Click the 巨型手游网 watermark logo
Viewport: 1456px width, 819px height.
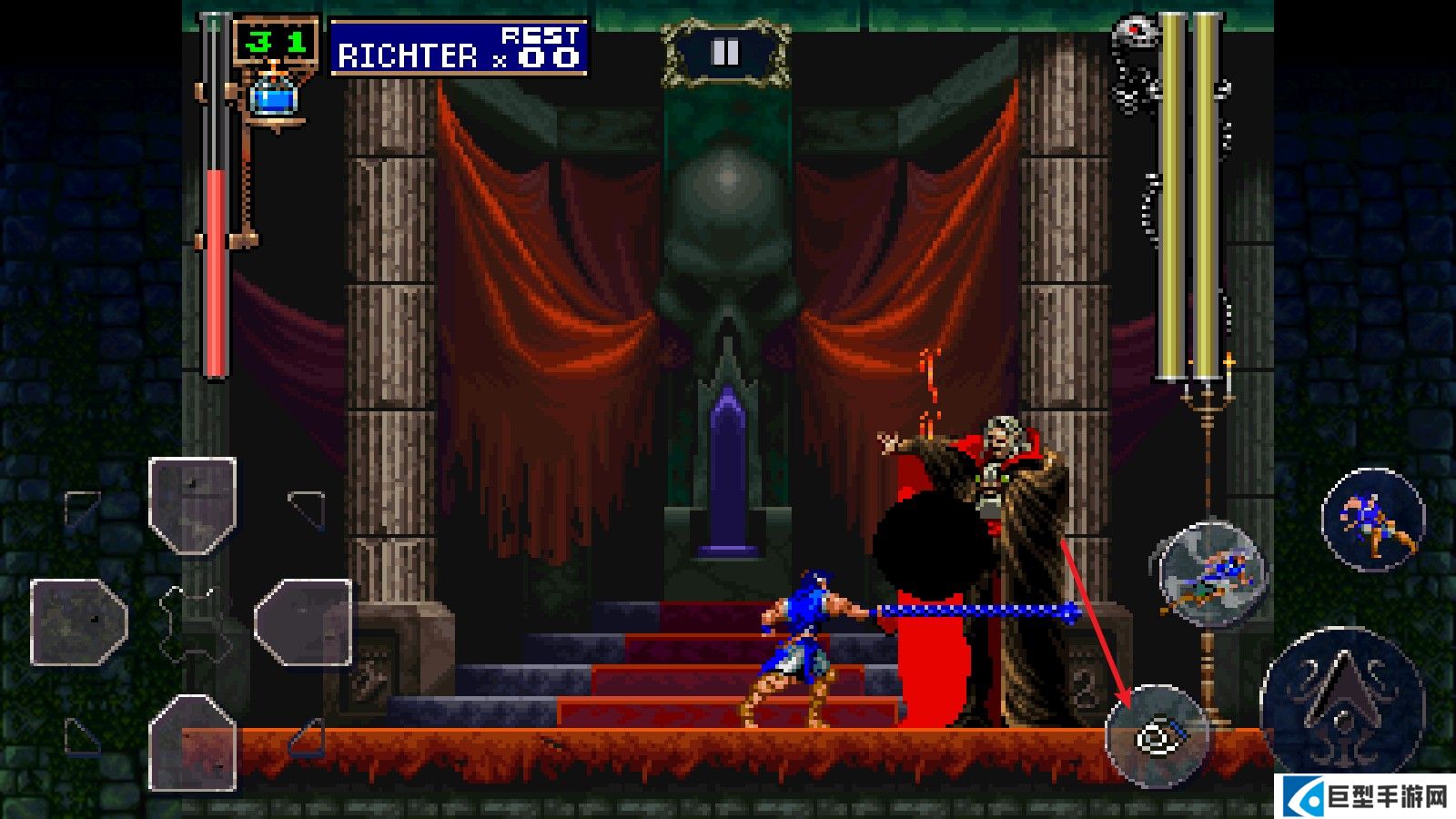pyautogui.click(x=1367, y=798)
